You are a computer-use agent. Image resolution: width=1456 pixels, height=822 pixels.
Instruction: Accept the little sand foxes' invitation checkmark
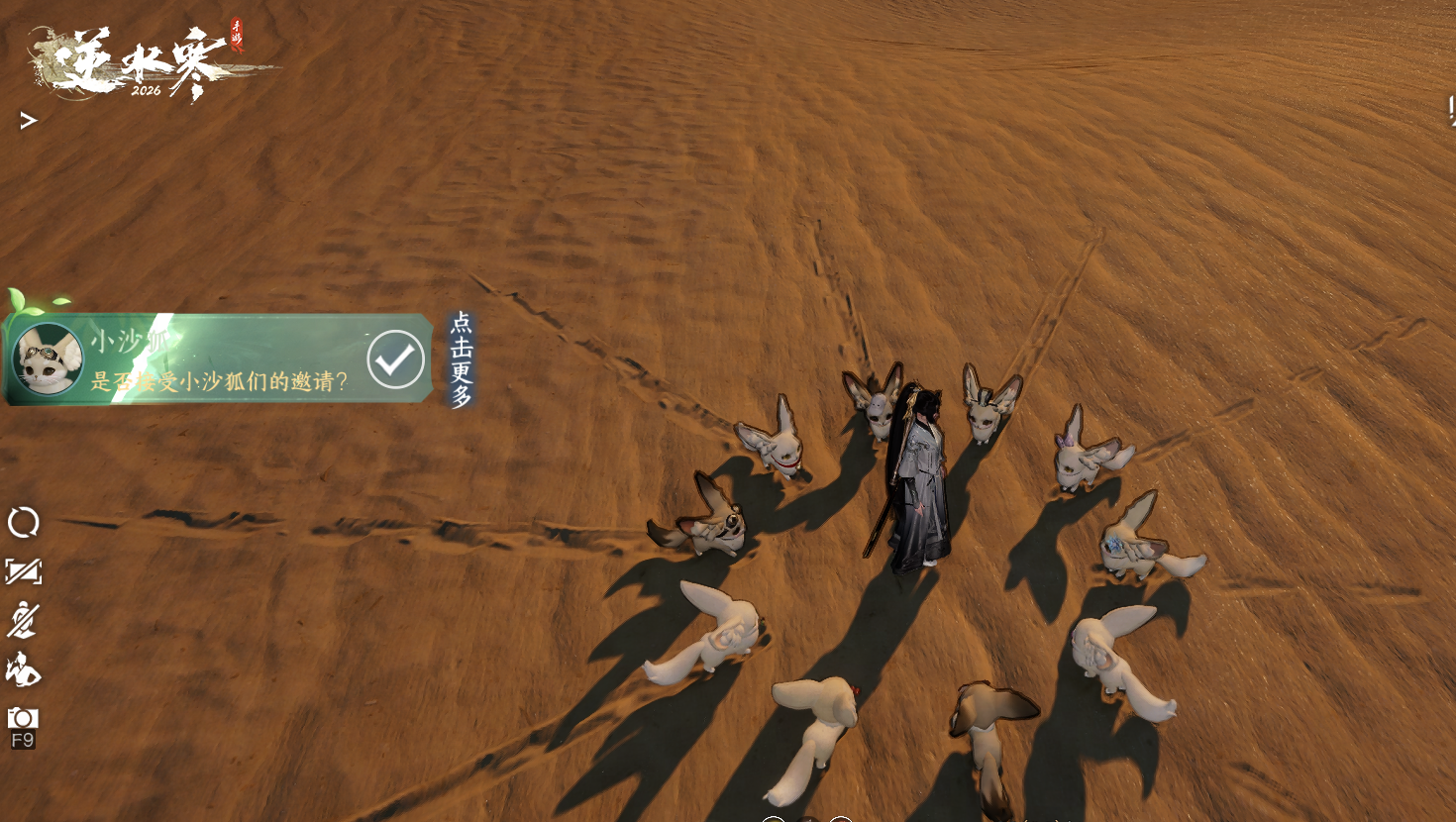(x=395, y=360)
